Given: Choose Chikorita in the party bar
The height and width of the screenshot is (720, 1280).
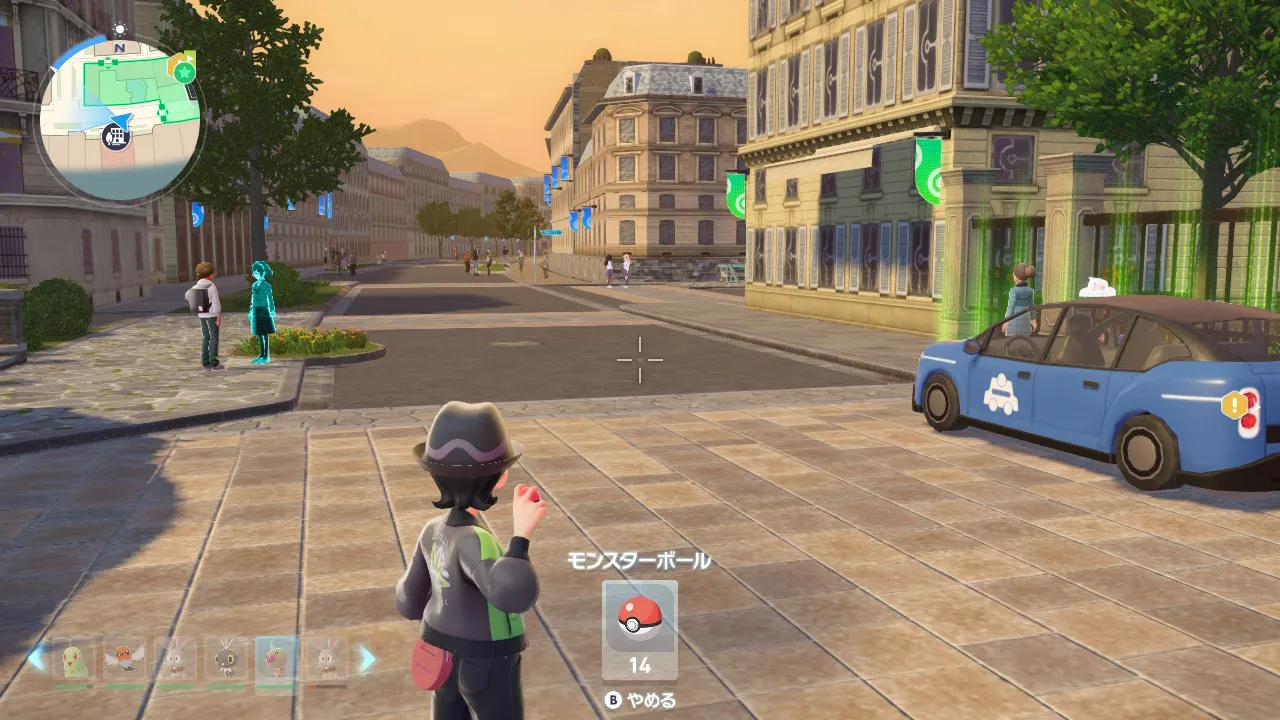Looking at the screenshot, I should 73,658.
